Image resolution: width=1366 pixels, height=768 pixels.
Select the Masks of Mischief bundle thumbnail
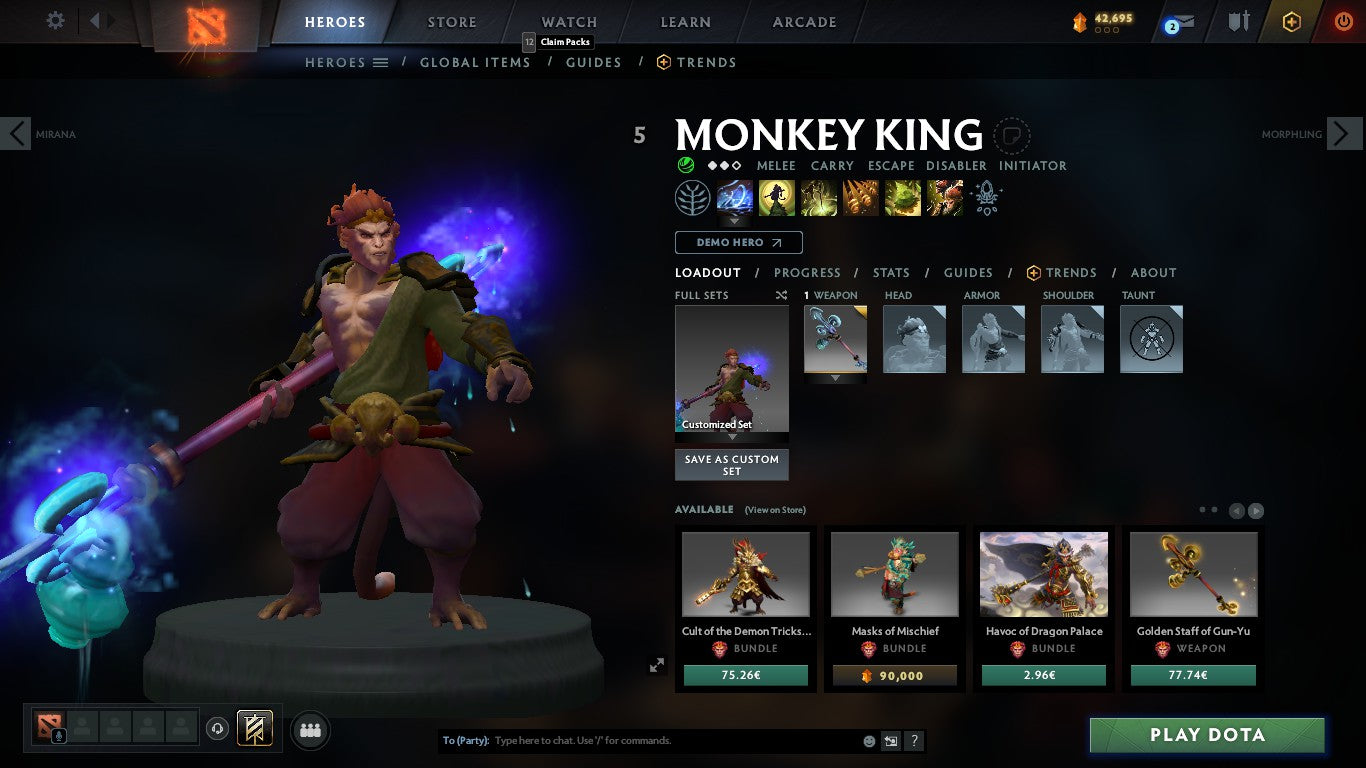(x=893, y=572)
